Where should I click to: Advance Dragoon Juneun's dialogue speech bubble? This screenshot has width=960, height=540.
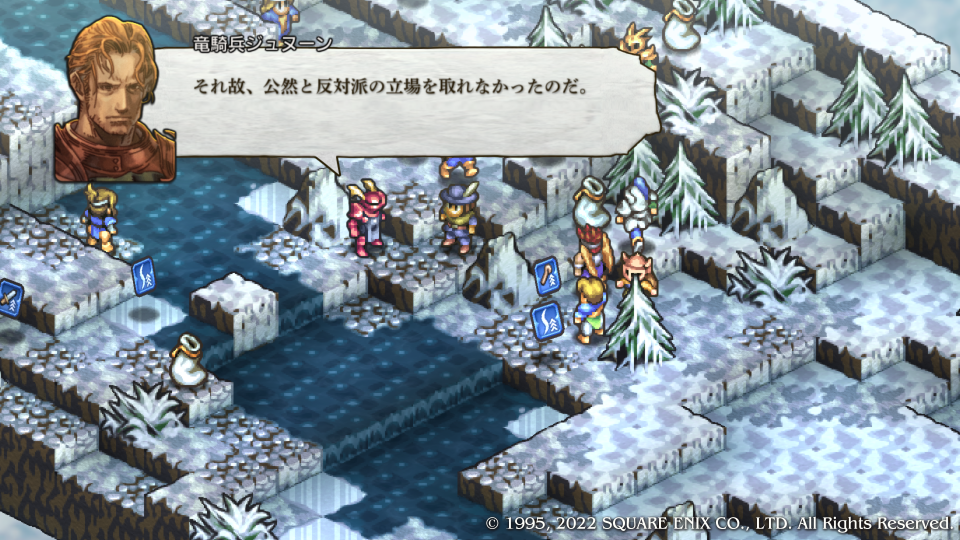point(400,98)
